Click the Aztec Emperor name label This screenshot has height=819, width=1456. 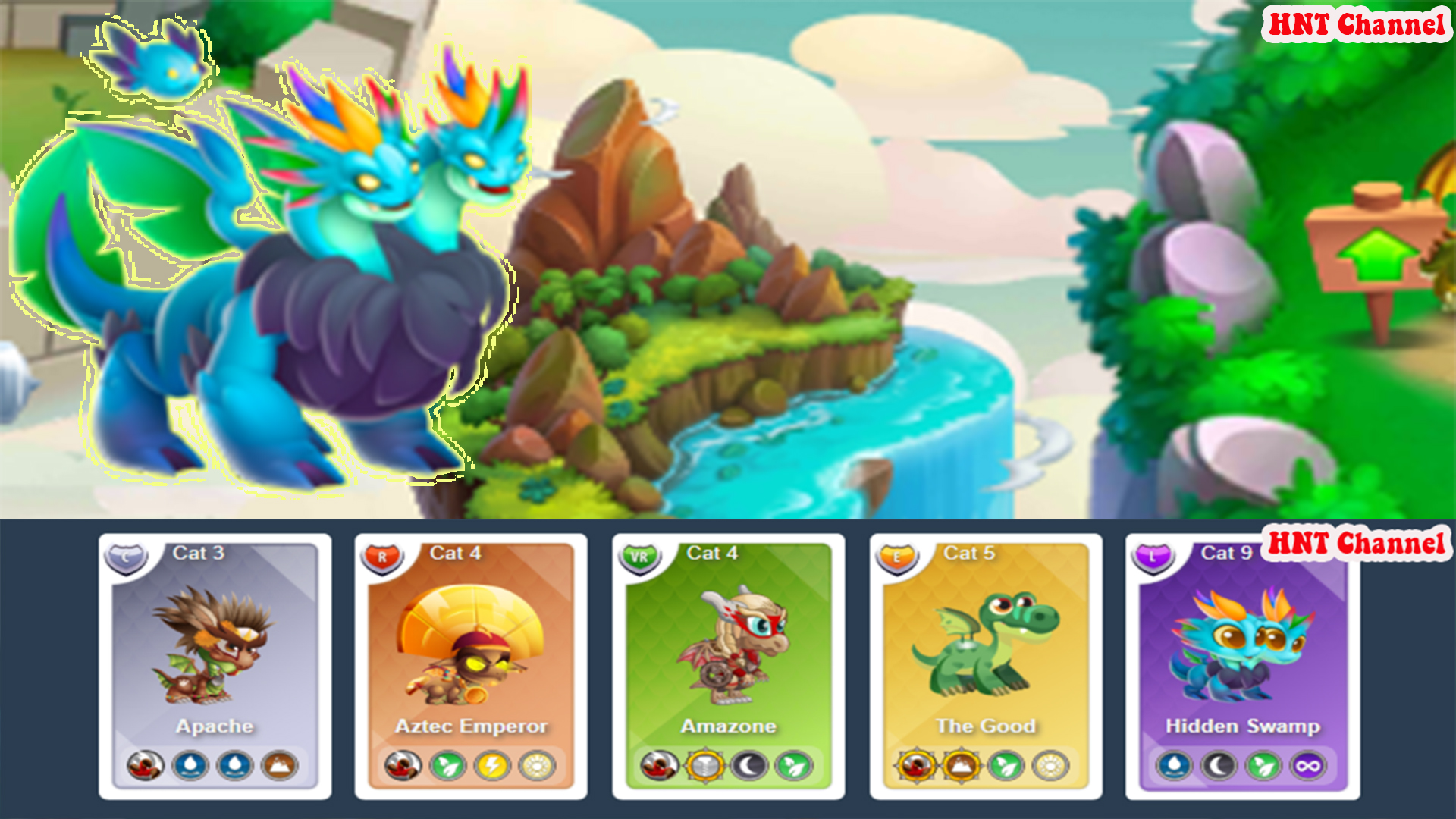click(x=472, y=726)
